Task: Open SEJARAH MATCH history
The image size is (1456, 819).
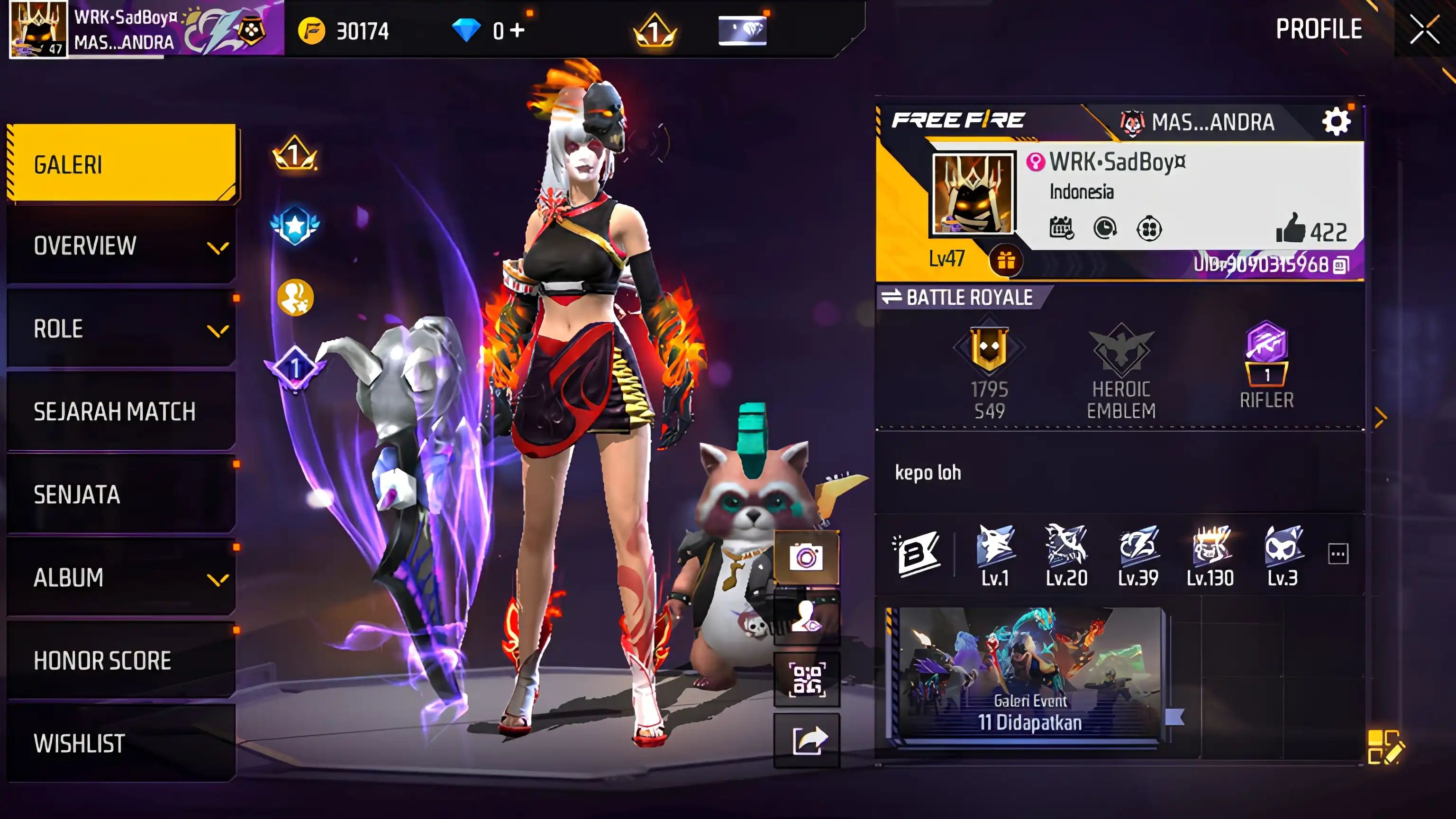Action: click(x=121, y=411)
